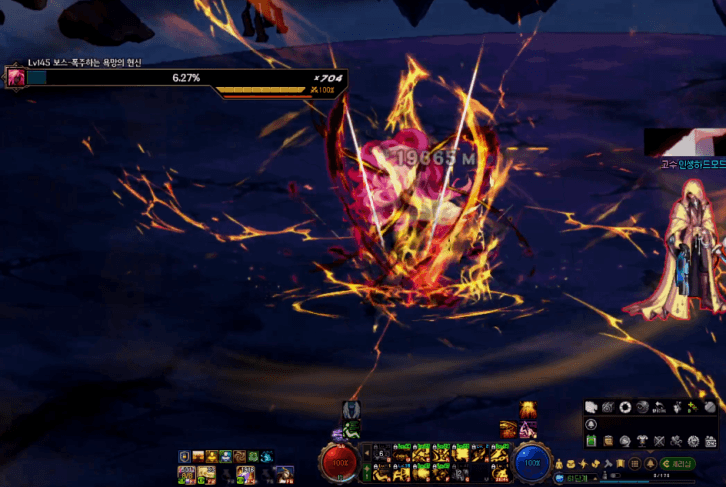Open the hammer icon in the bottom menu
Viewport: 726px width, 487px height.
click(x=607, y=464)
